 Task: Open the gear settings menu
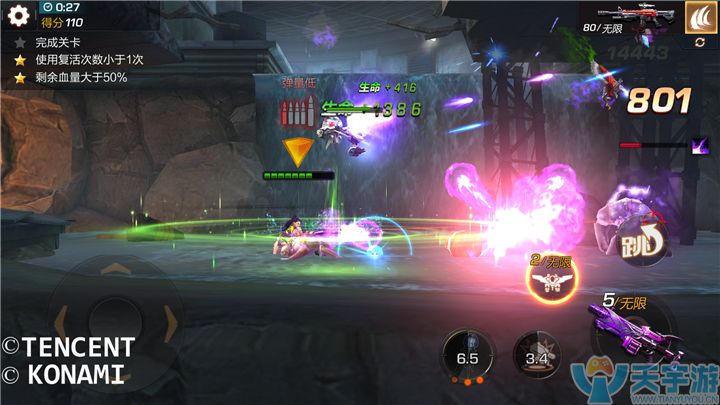tap(16, 14)
